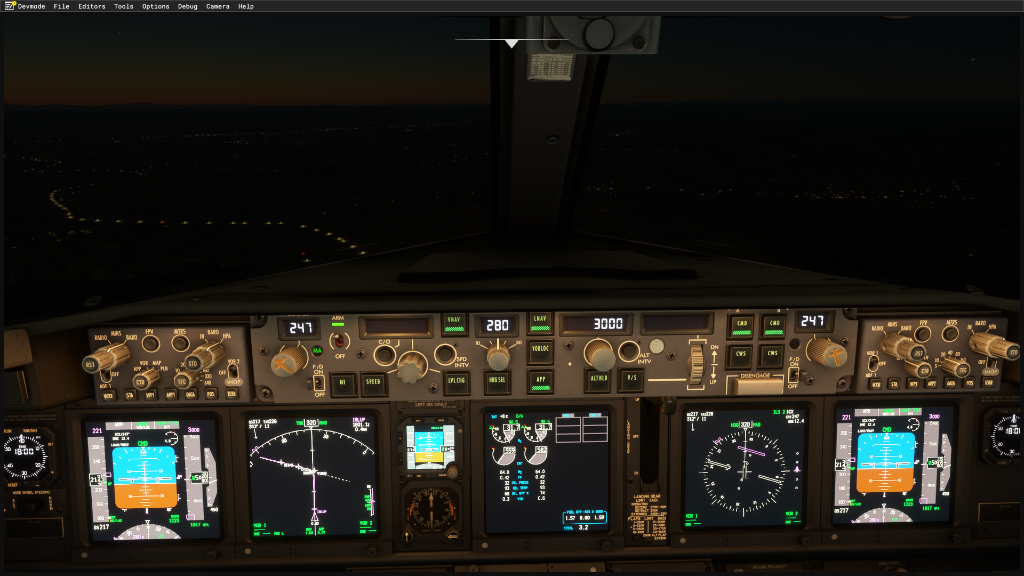Screen dimensions: 1024x576
Task: Open the Tools menu
Action: point(124,6)
